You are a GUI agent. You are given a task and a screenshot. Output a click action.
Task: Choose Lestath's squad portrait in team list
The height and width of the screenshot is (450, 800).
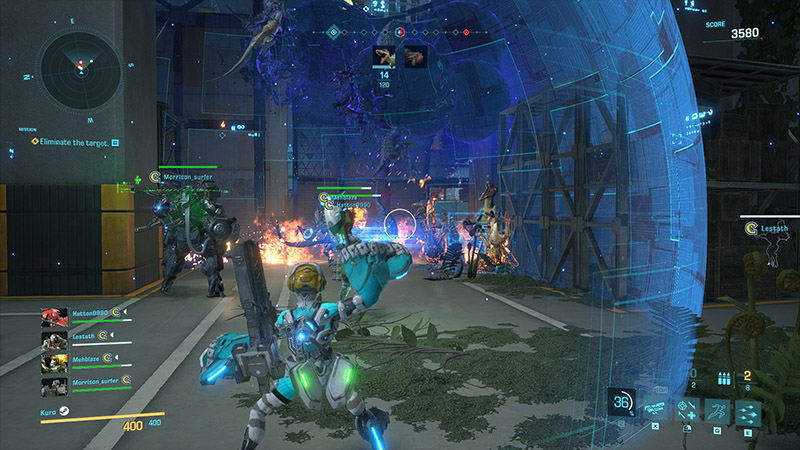tap(54, 340)
